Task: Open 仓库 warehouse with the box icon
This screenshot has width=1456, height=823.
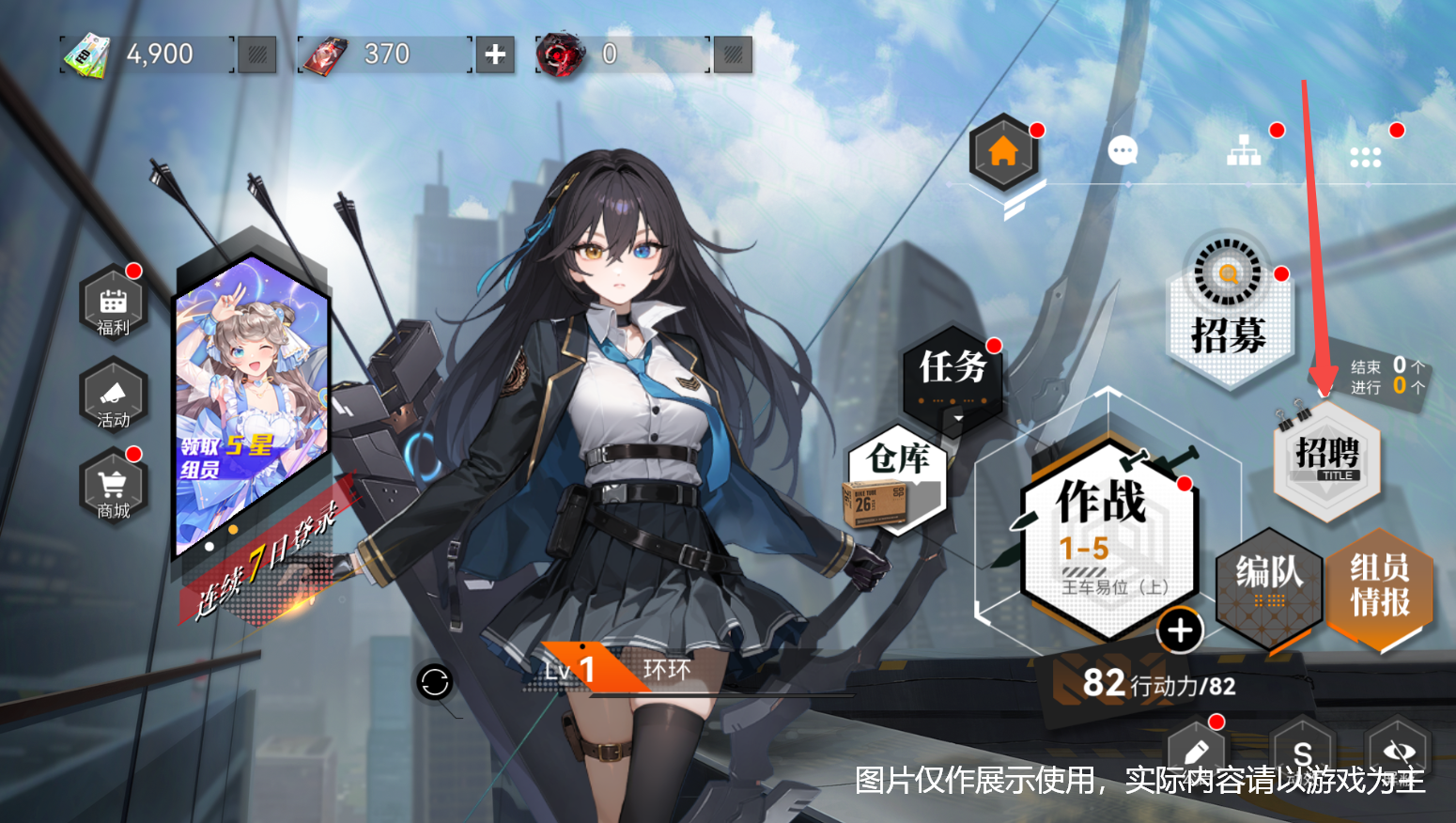Action: [x=894, y=479]
